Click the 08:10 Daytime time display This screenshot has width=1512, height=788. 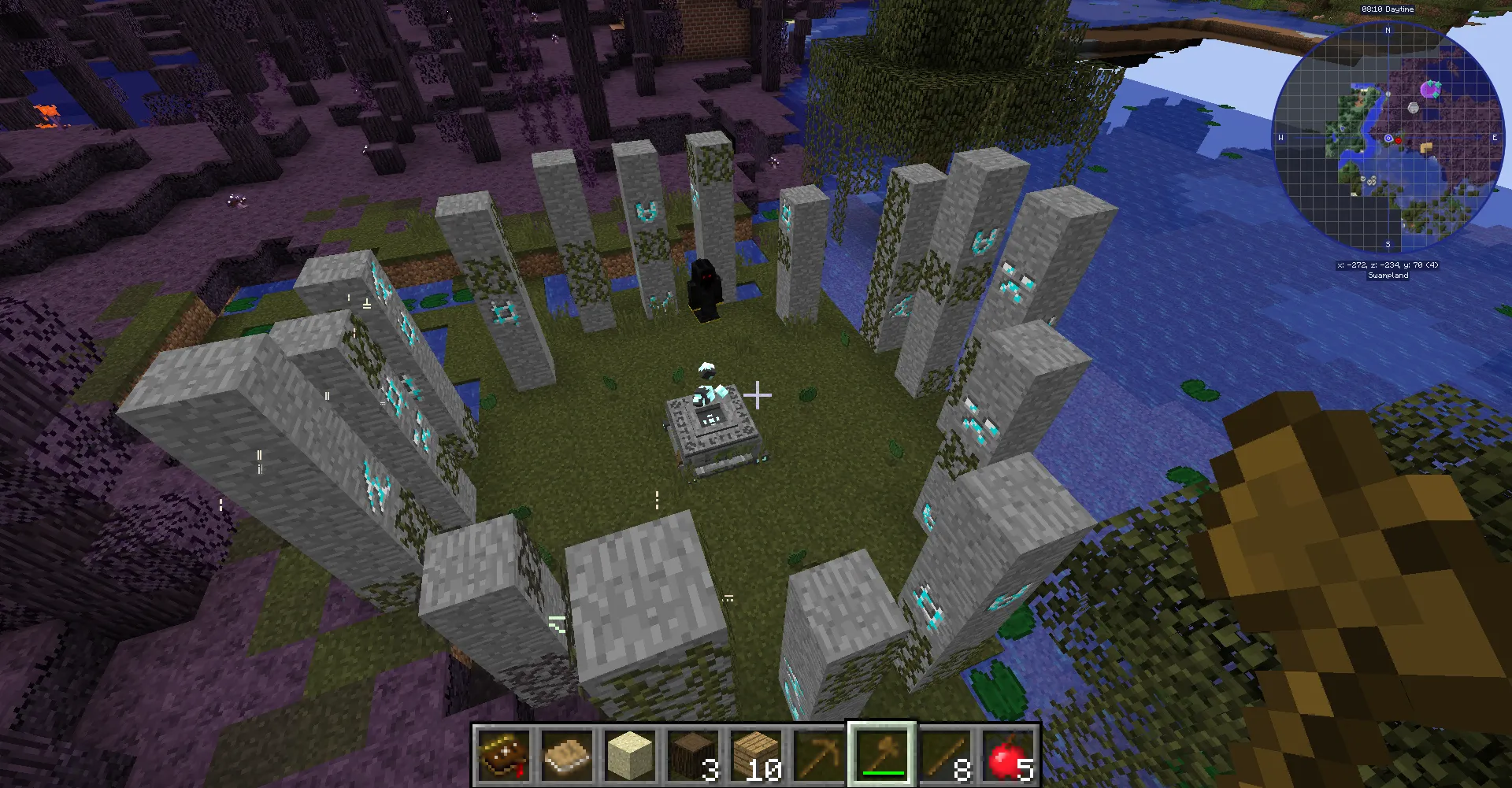1388,9
